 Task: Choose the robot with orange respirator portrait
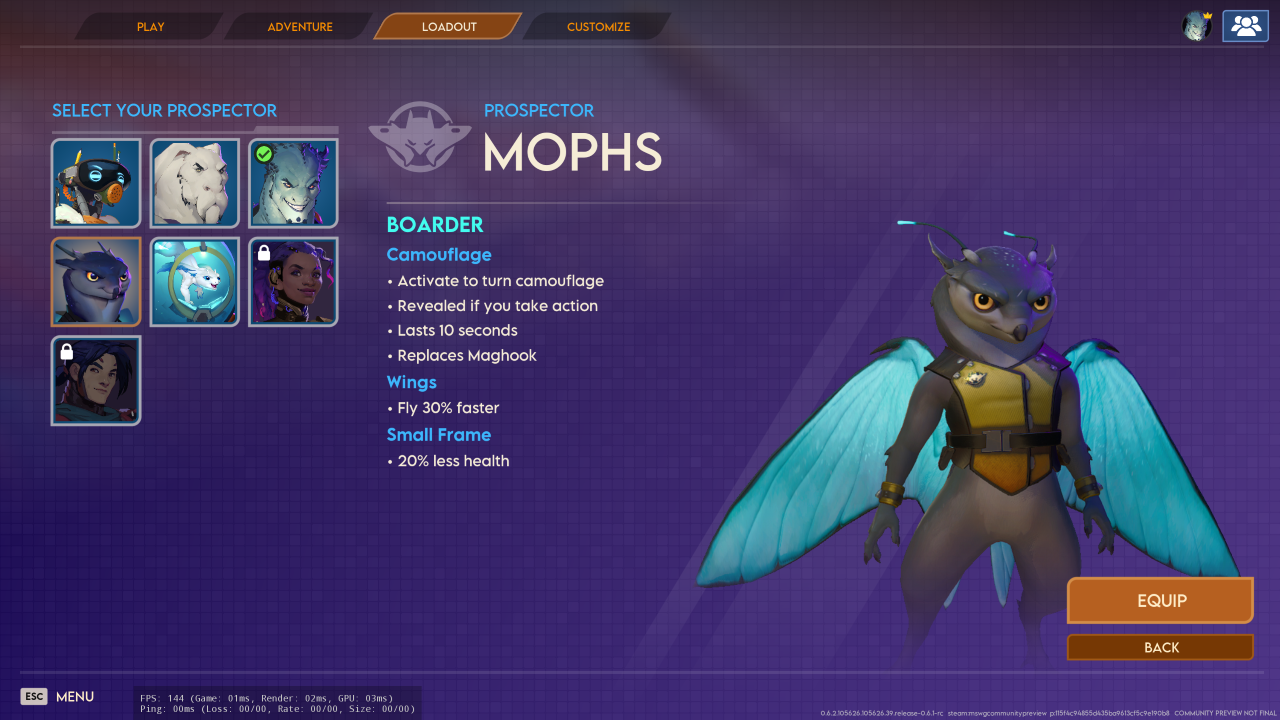pos(96,184)
